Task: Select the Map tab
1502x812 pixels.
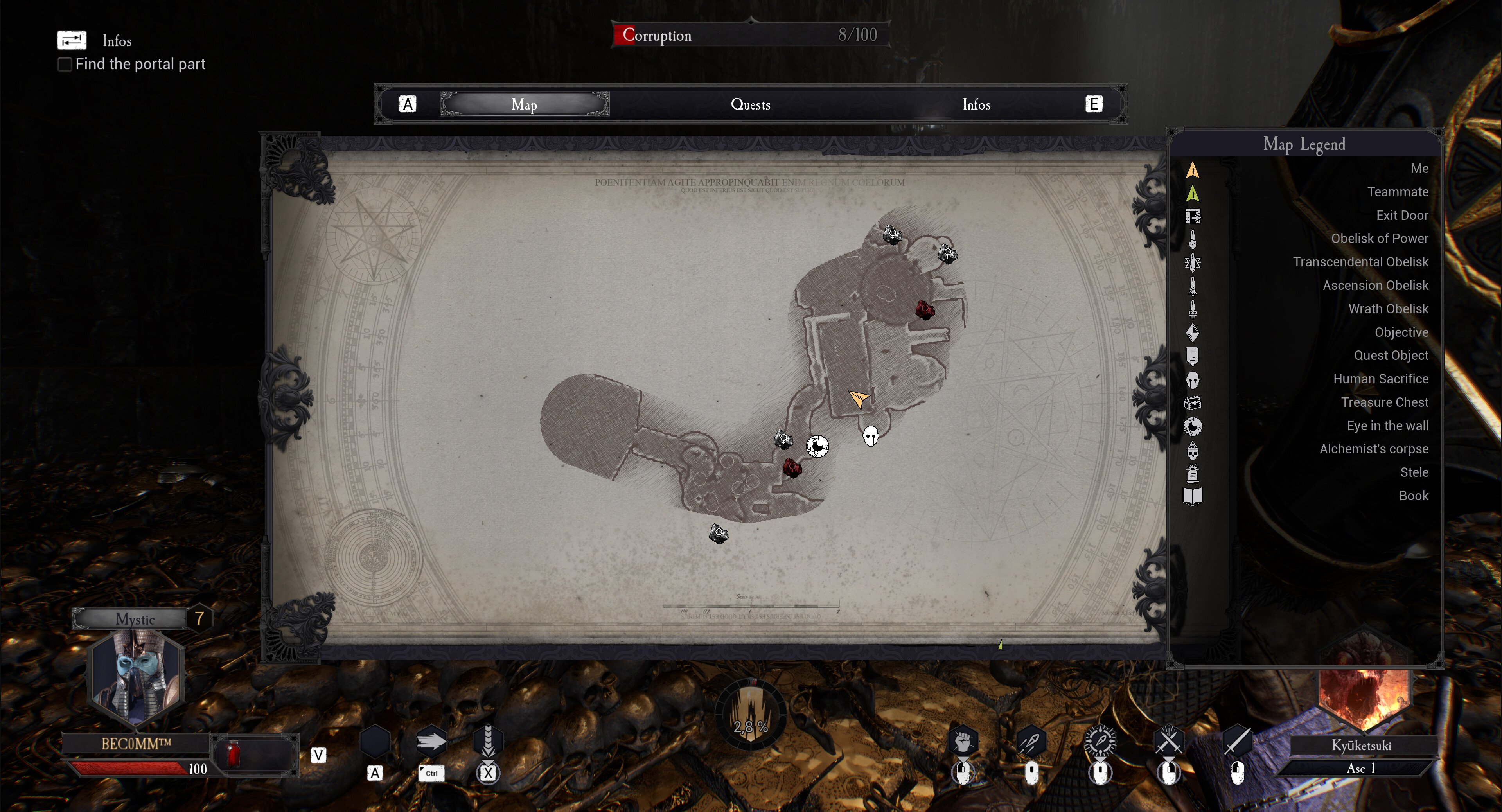Action: pos(524,104)
